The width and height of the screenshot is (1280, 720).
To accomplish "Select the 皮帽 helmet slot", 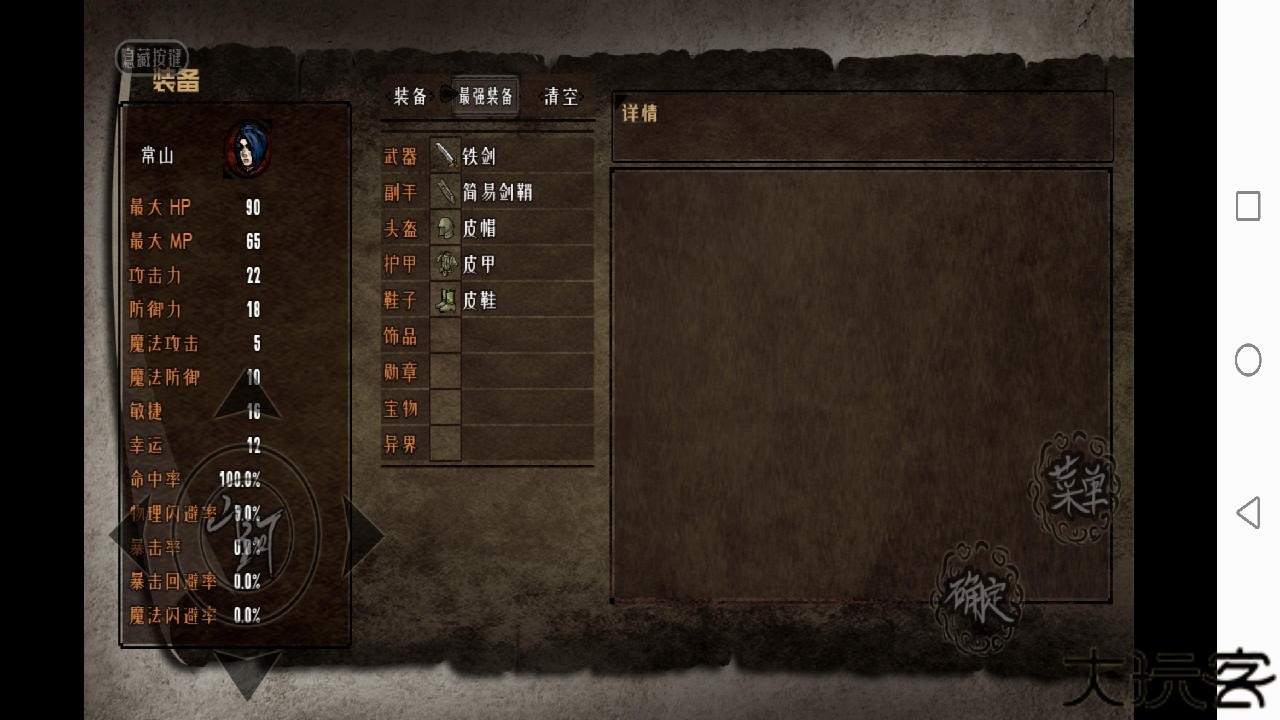I will pyautogui.click(x=512, y=228).
